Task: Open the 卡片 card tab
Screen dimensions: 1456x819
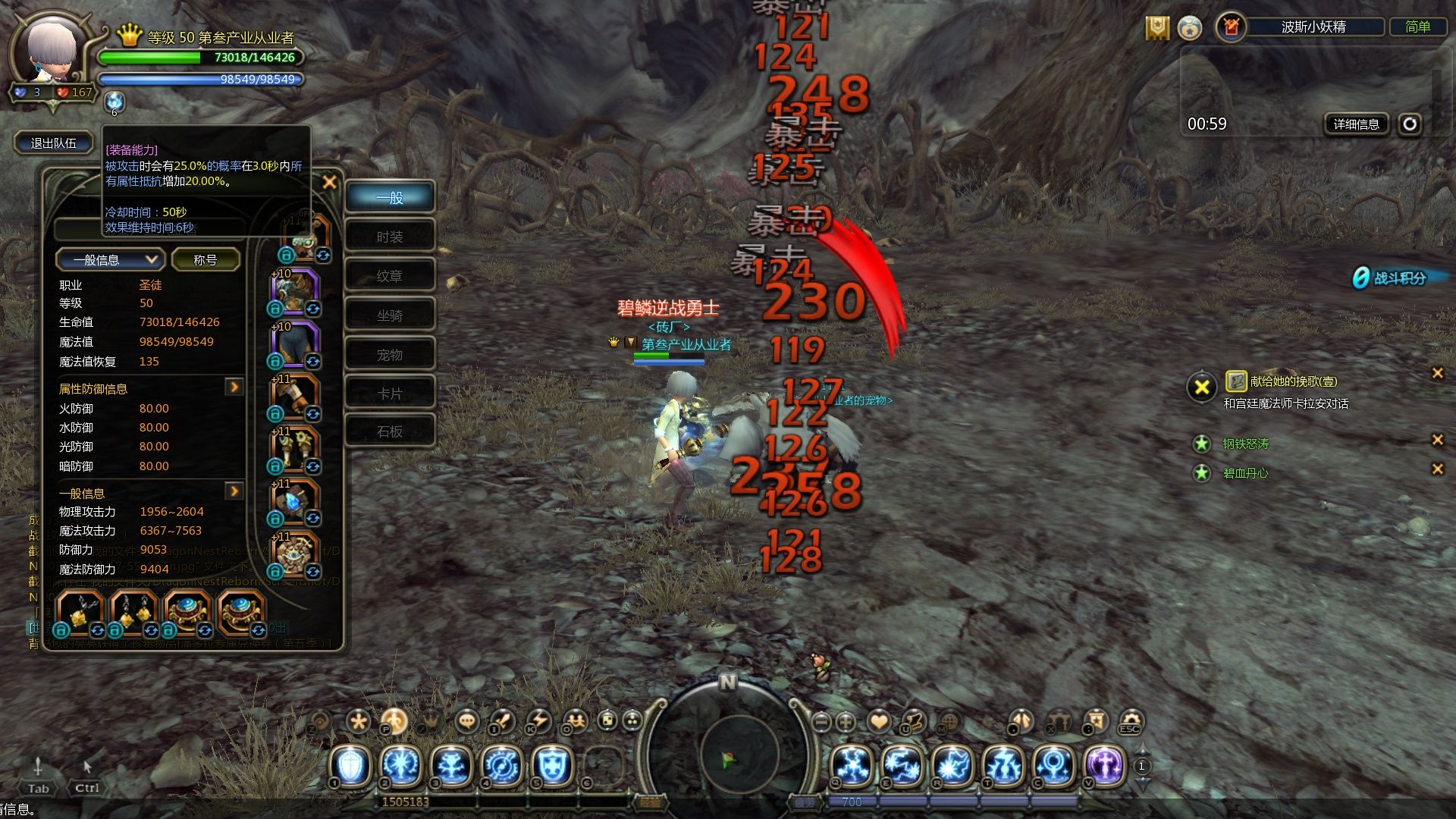Action: [x=390, y=394]
